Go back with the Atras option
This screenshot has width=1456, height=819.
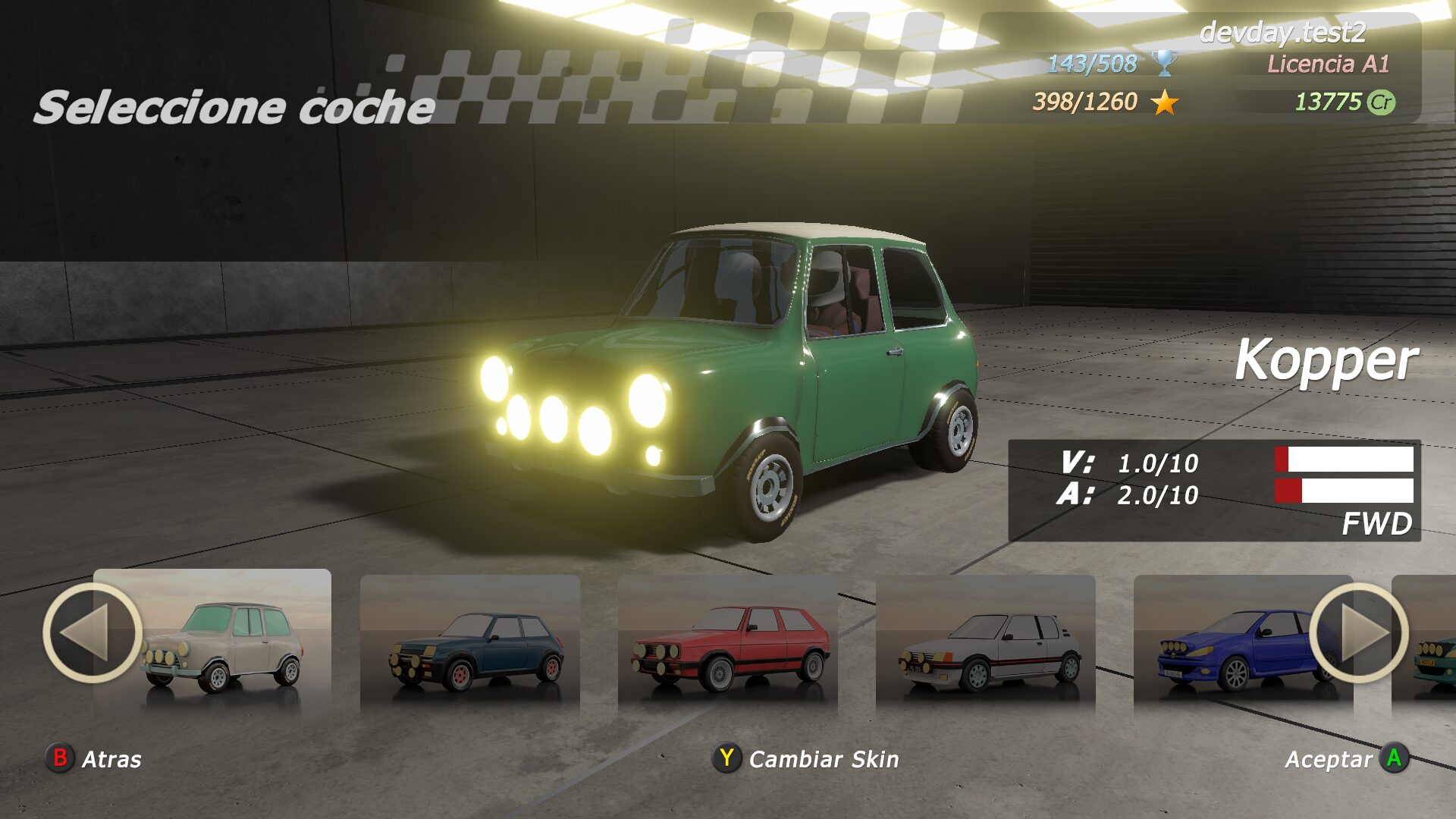pyautogui.click(x=95, y=758)
